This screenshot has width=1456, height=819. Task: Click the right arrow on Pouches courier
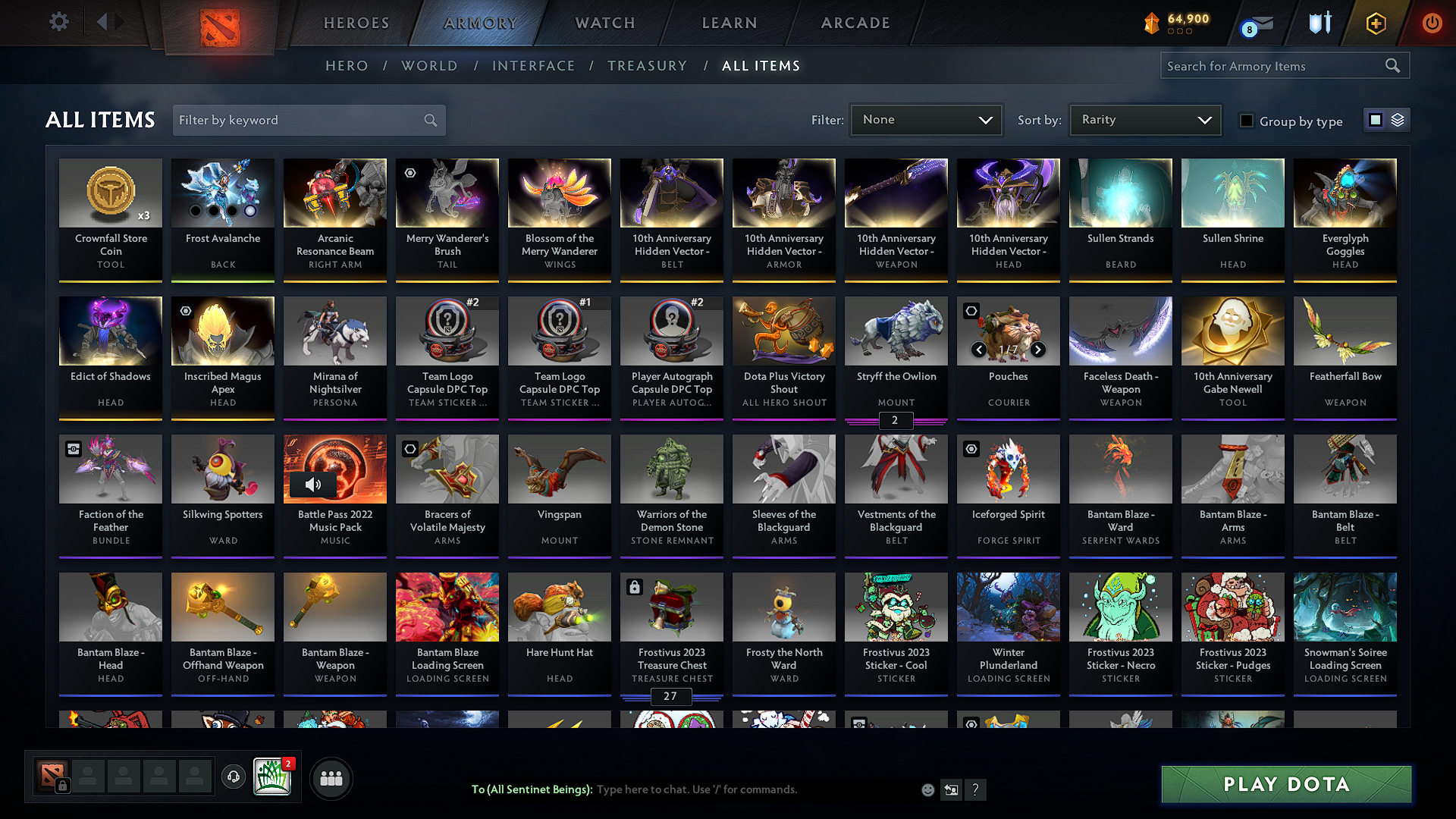(x=1039, y=350)
